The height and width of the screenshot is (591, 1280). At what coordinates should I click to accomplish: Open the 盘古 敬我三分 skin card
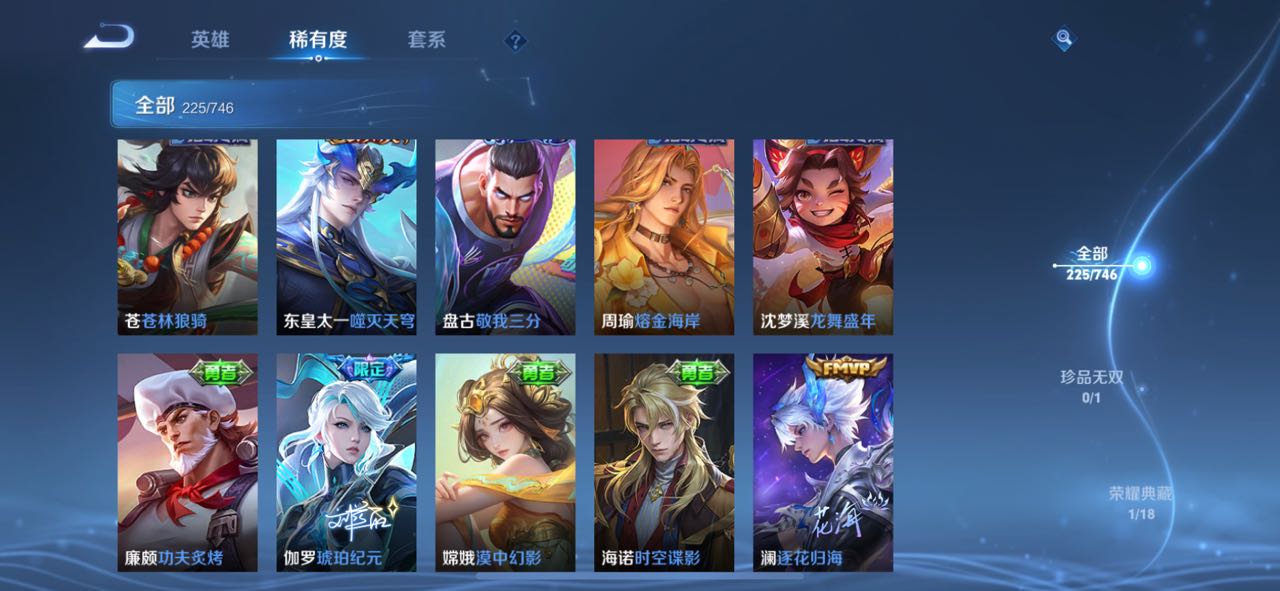(x=505, y=237)
